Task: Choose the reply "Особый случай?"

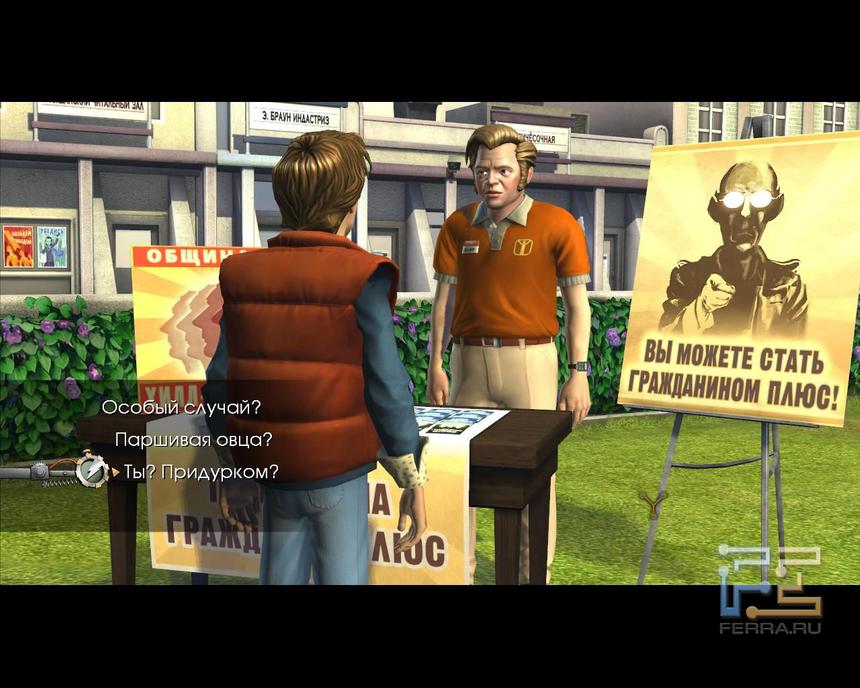Action: coord(181,408)
